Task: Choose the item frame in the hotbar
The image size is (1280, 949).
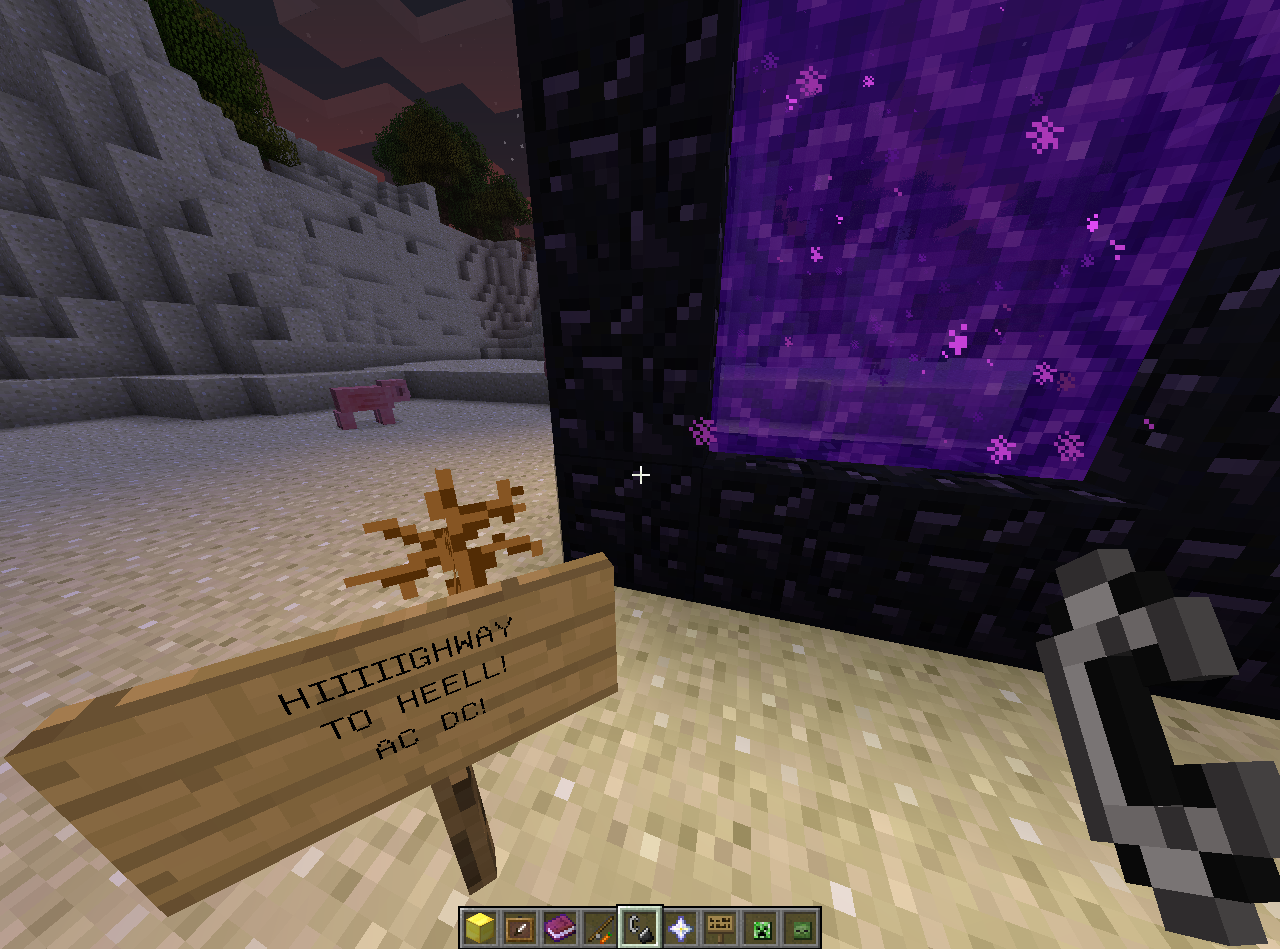Action: coord(520,927)
